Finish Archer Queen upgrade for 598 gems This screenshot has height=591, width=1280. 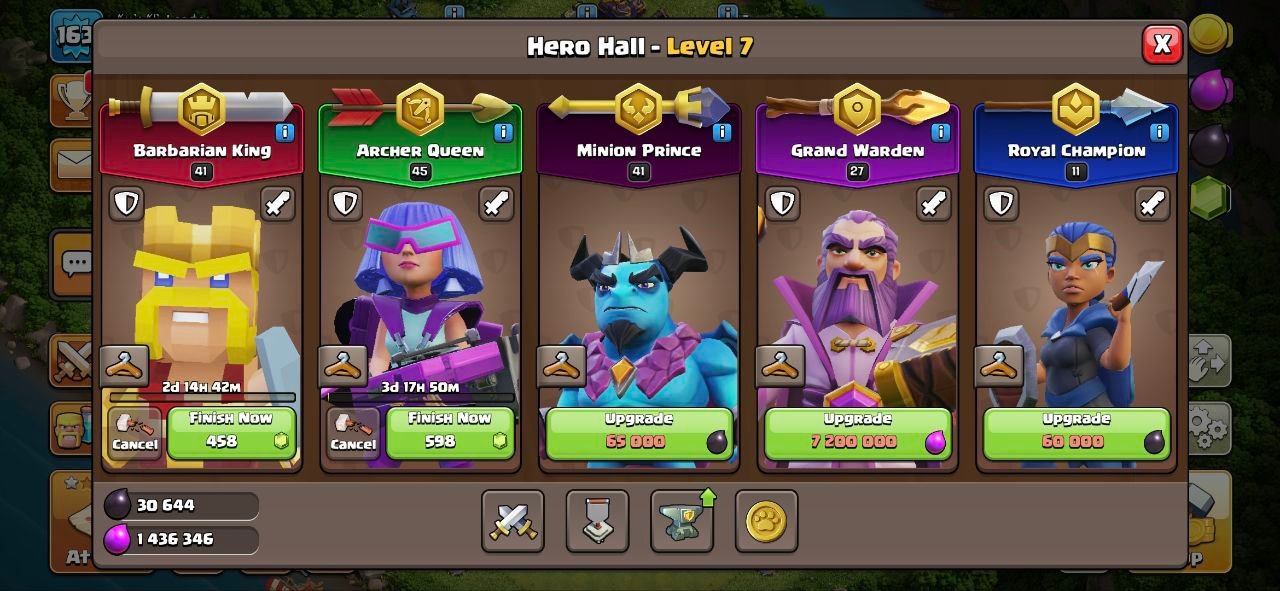point(450,431)
